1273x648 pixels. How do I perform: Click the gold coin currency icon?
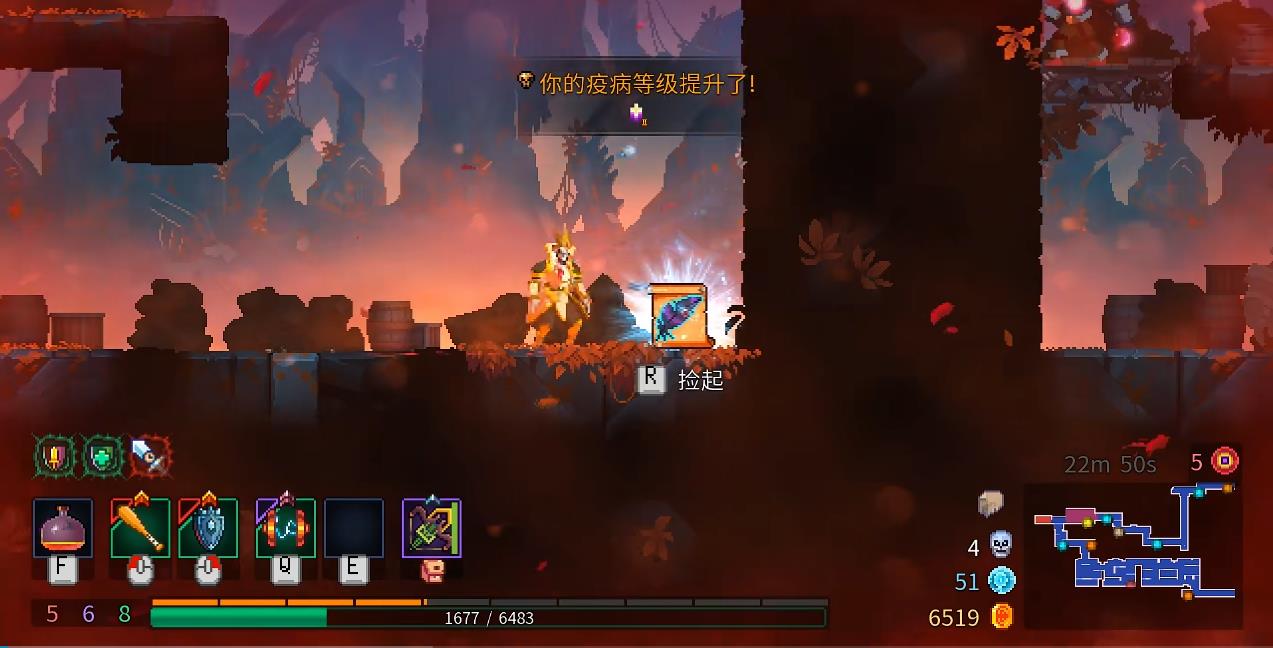[1002, 616]
